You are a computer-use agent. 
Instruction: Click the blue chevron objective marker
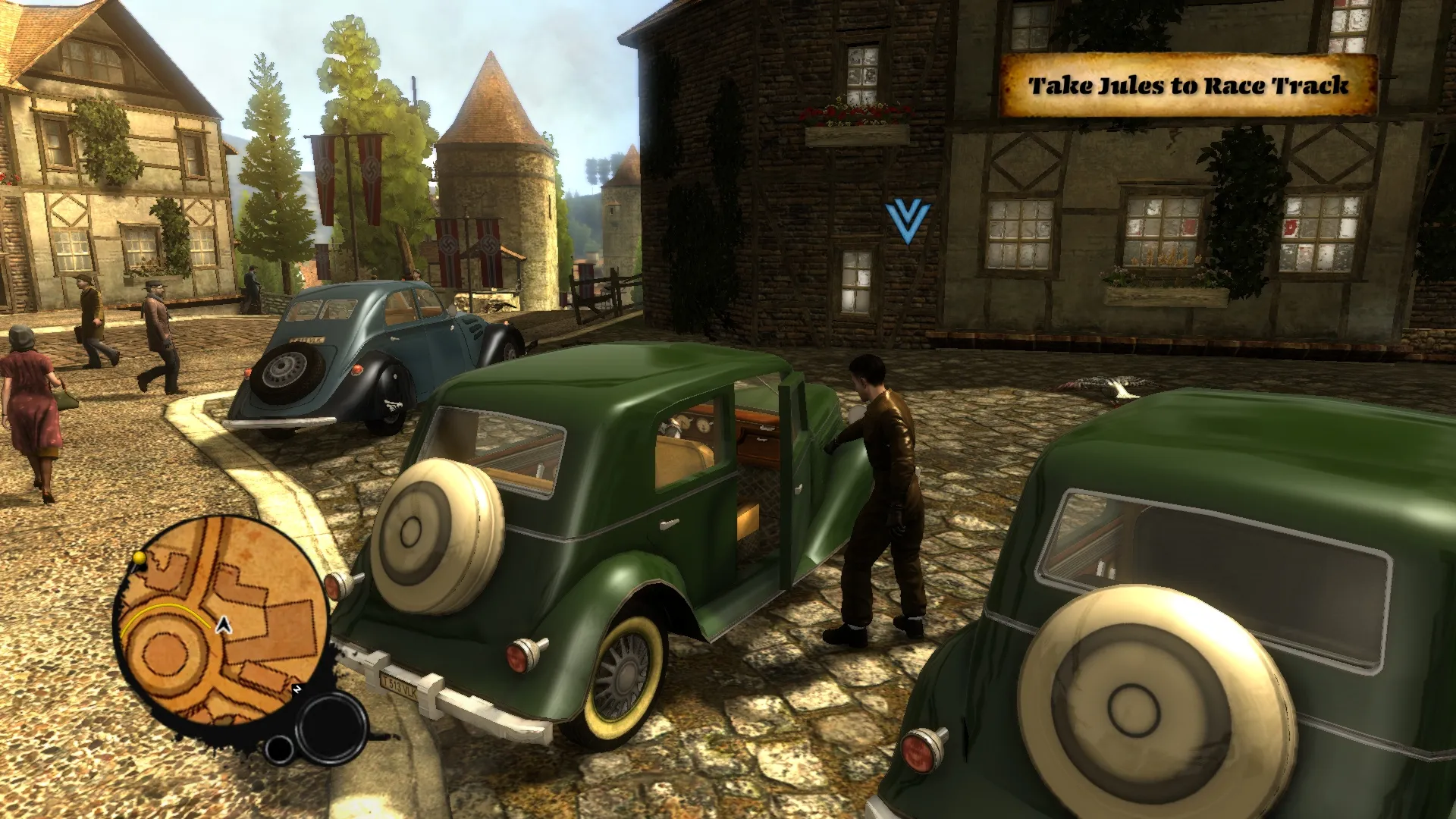[907, 221]
